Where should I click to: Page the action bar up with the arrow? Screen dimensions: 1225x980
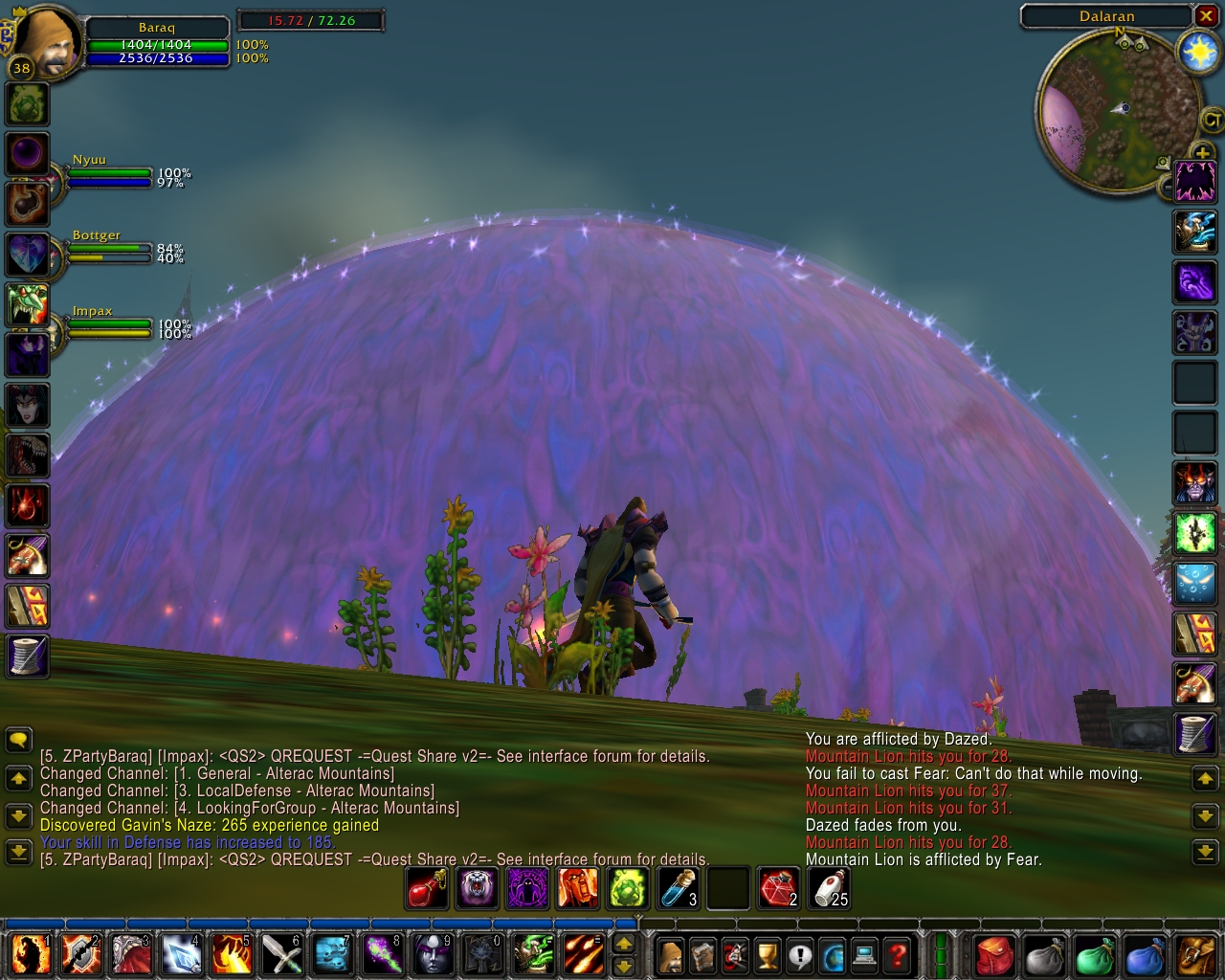[x=623, y=945]
